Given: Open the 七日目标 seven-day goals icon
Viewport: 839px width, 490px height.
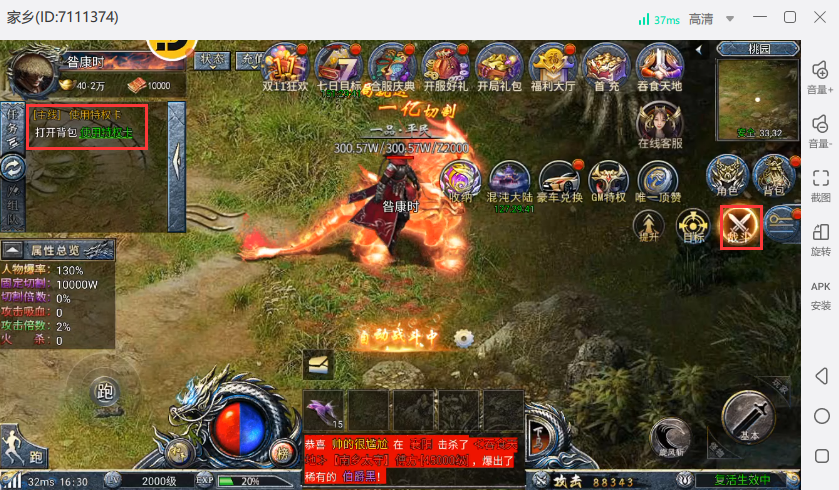Looking at the screenshot, I should tap(338, 66).
